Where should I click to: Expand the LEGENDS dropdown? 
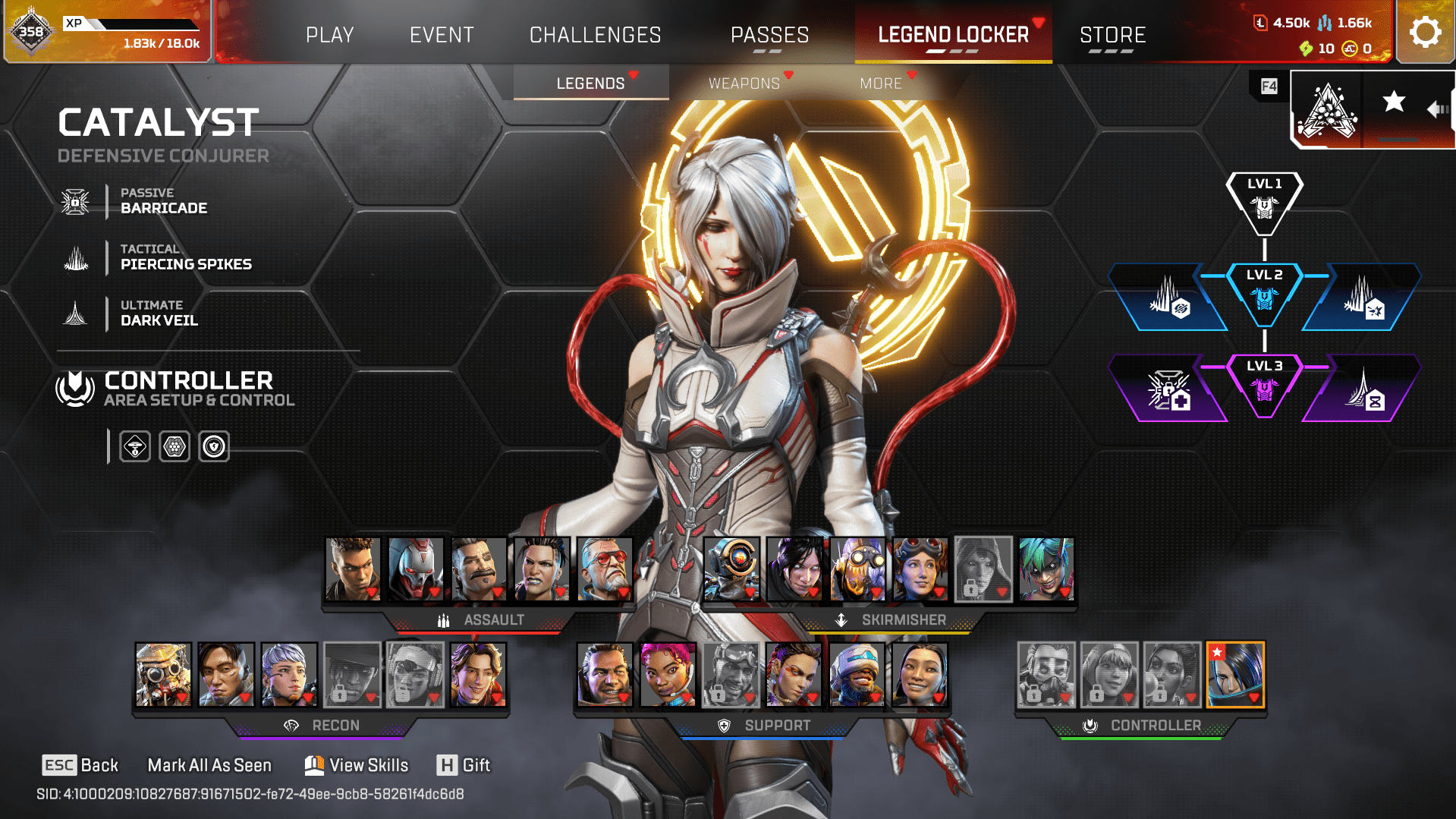[x=591, y=83]
